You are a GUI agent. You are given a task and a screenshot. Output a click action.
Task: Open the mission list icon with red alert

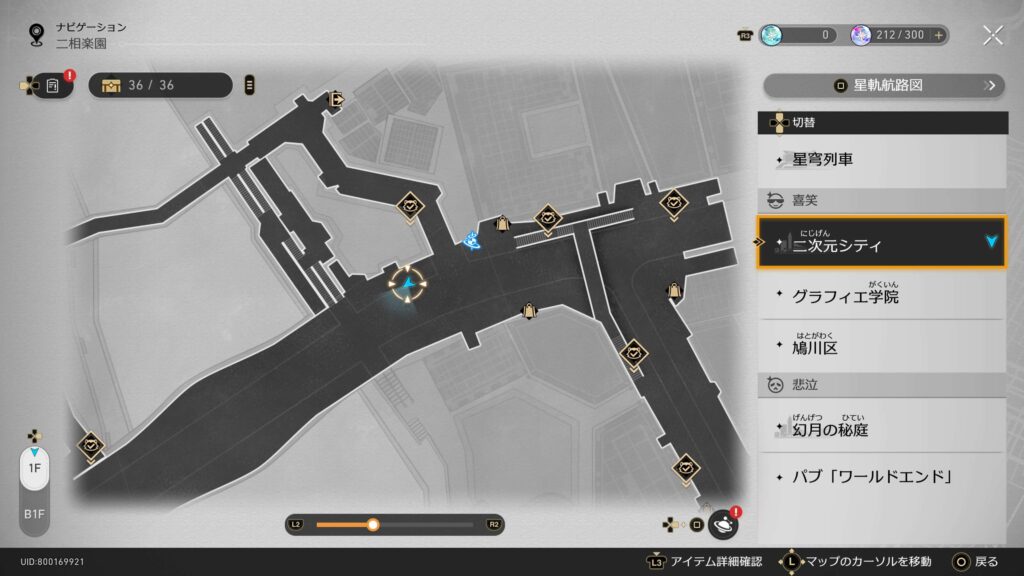coord(53,86)
